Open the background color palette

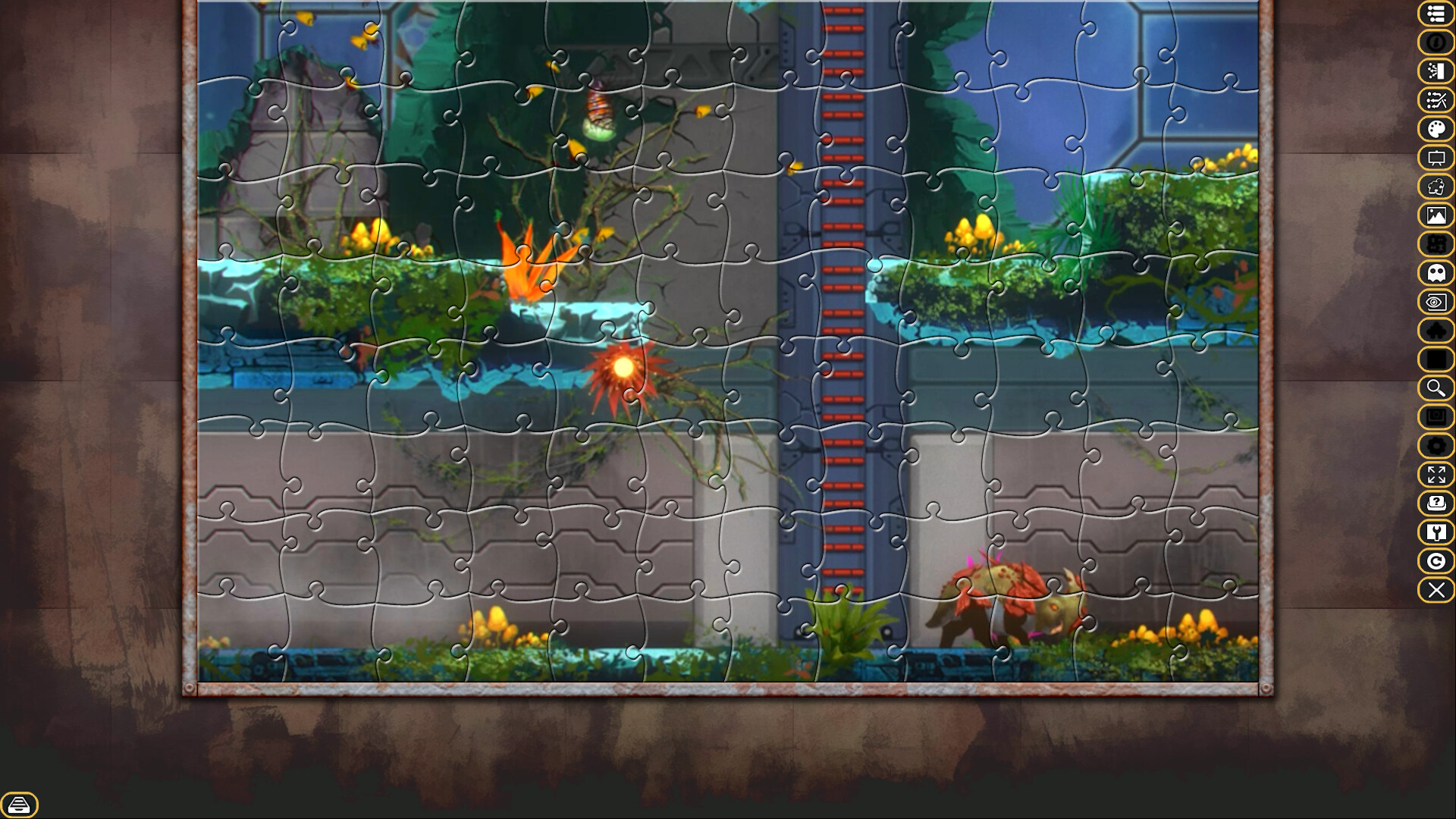(1436, 130)
